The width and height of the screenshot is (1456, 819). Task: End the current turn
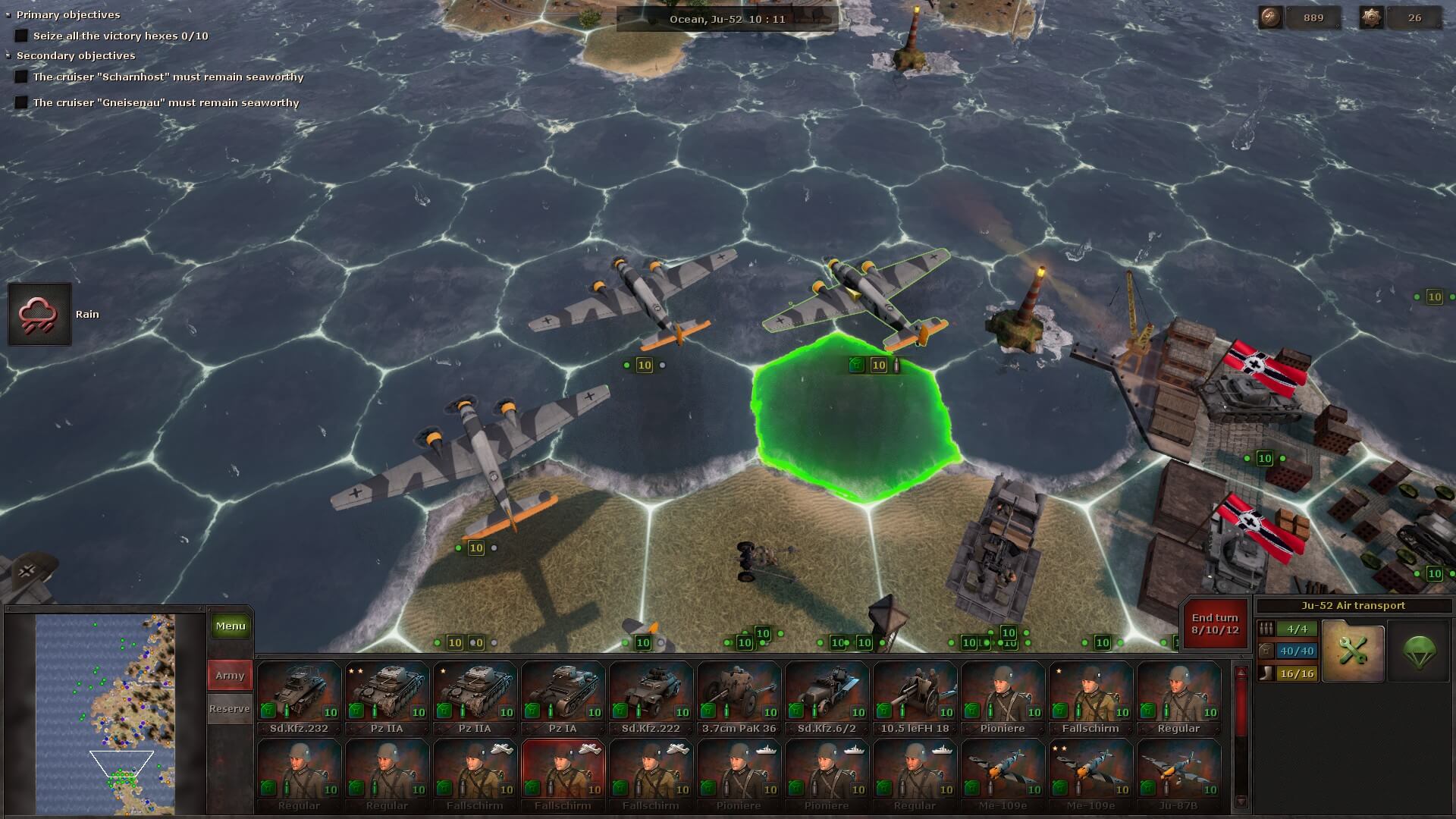click(1215, 623)
